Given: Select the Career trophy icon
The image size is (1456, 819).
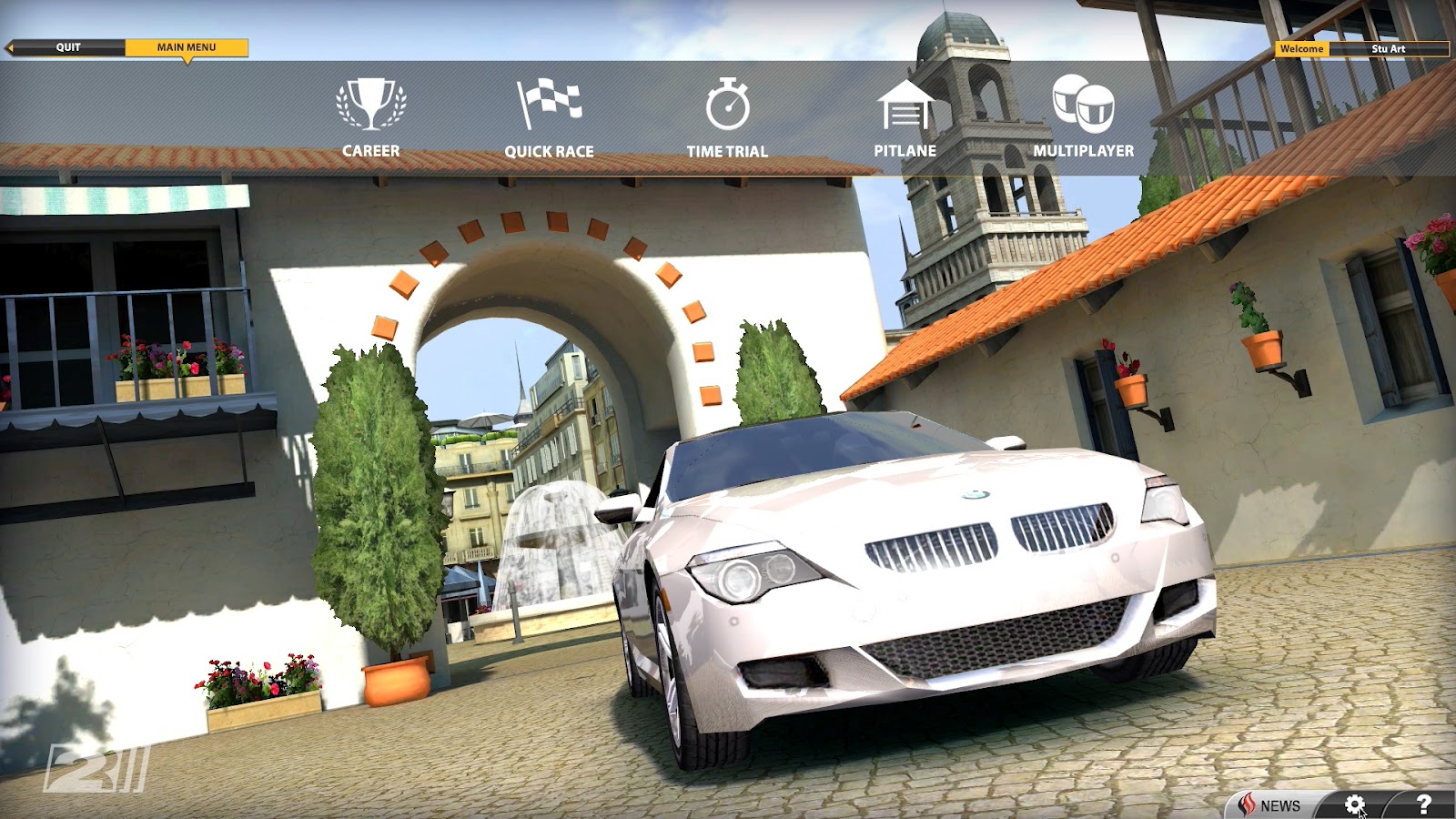Looking at the screenshot, I should (x=369, y=106).
